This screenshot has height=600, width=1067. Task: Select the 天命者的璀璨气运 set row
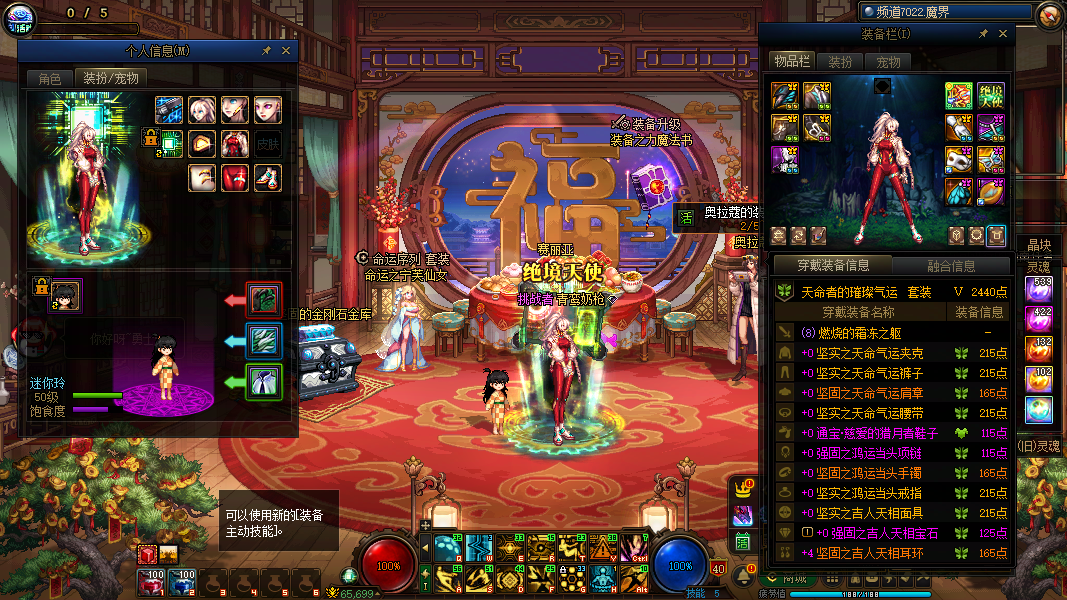coord(890,292)
